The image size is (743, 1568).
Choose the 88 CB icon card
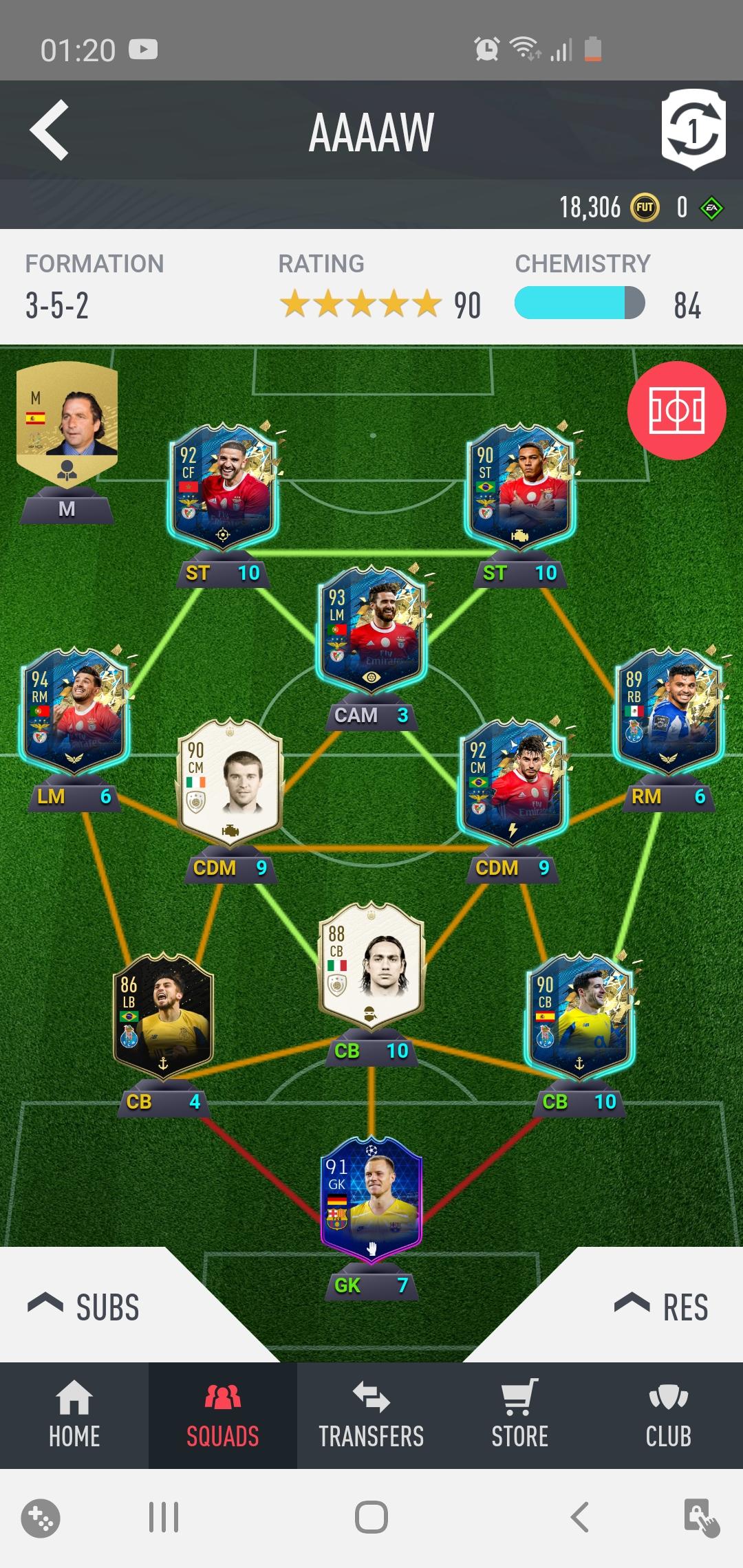pos(371,964)
